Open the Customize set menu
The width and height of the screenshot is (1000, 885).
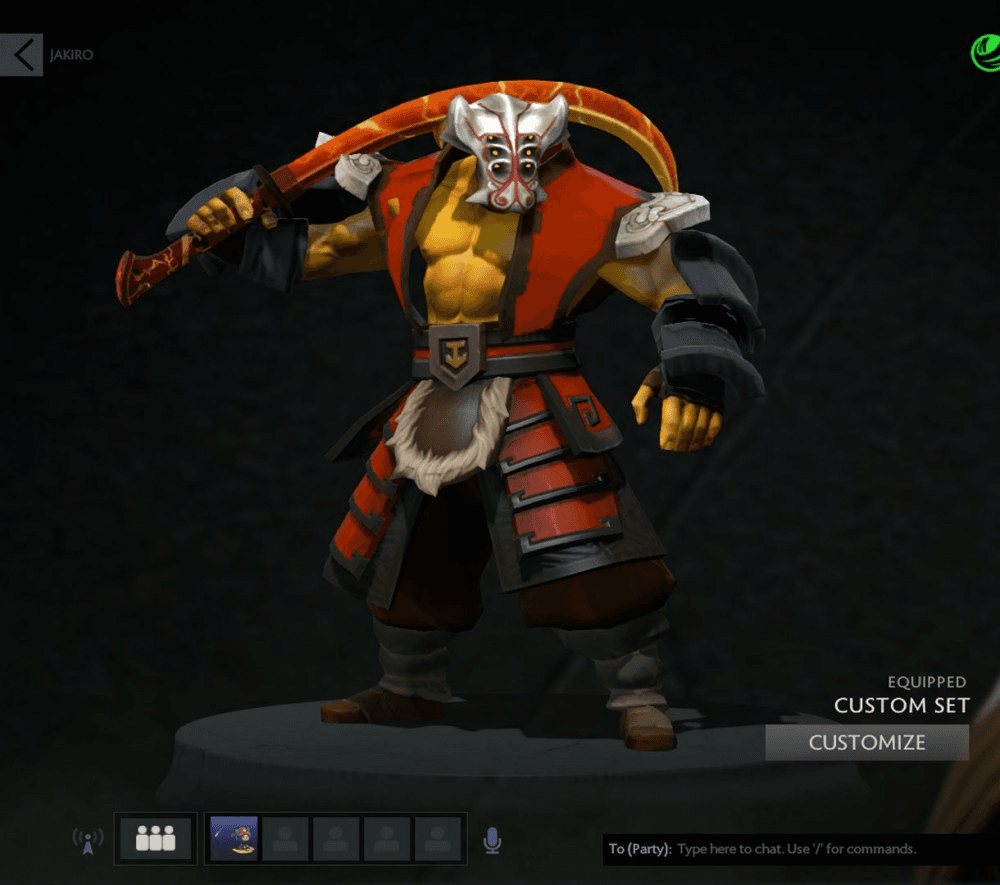867,743
